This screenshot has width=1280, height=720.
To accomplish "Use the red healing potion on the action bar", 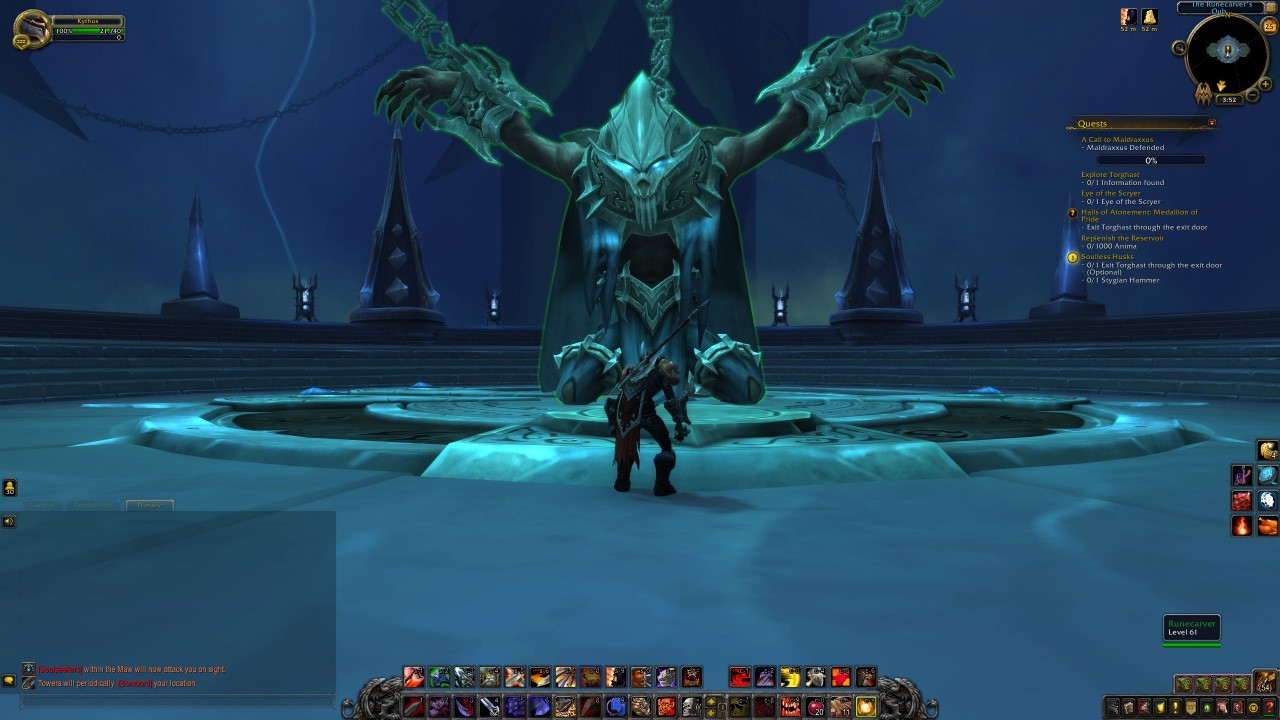I will tap(817, 707).
